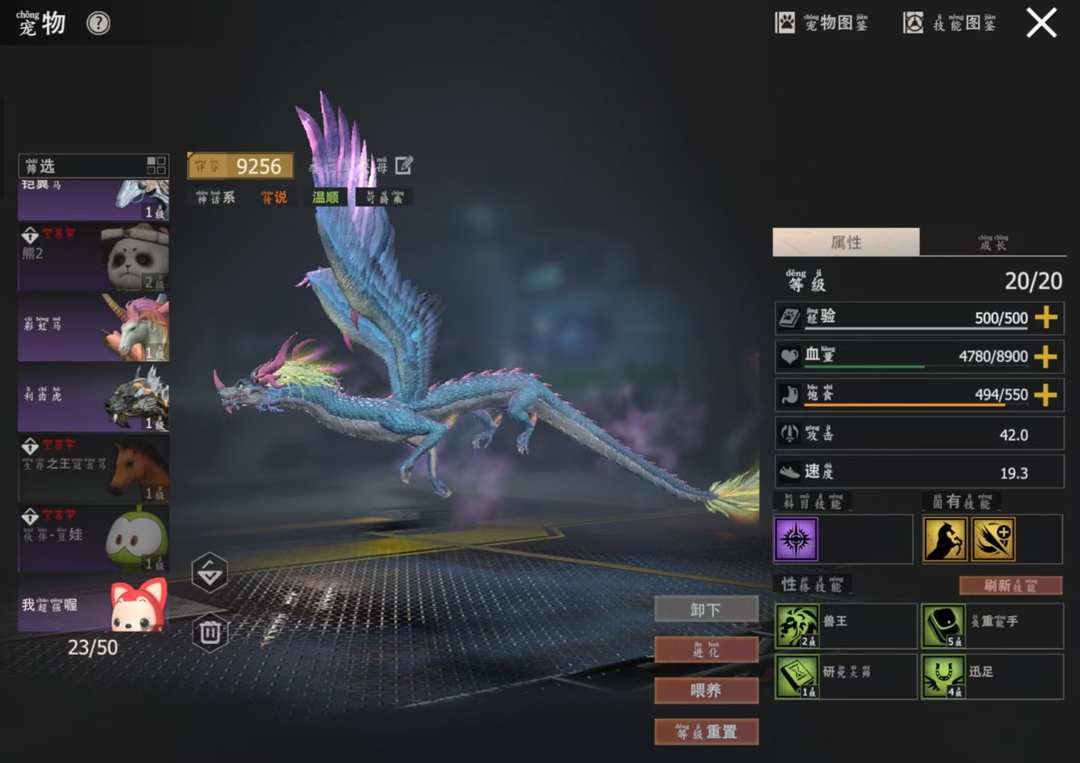Select the panda pet 熊2

(x=93, y=257)
